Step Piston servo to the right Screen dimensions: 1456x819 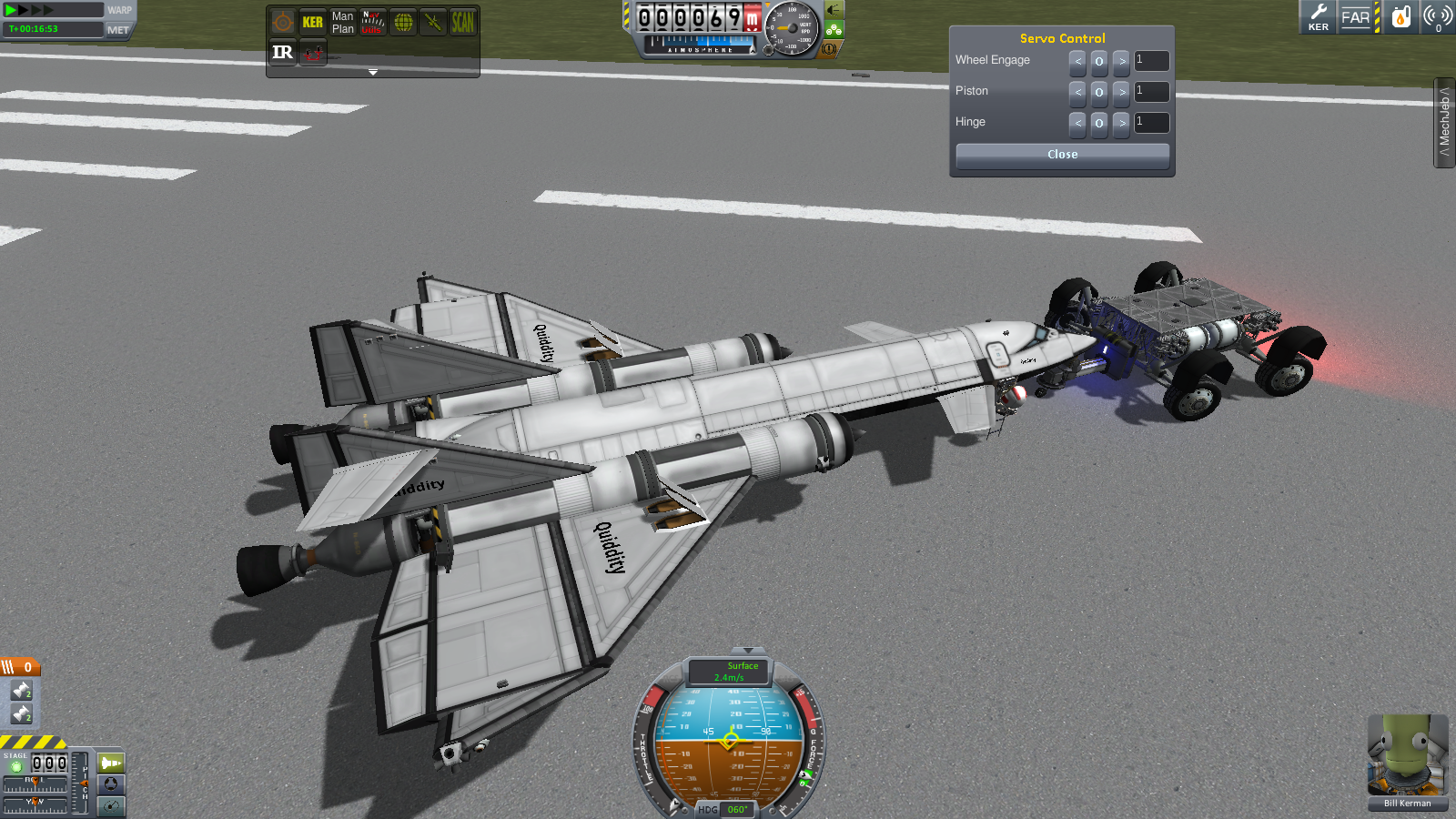[x=1121, y=92]
